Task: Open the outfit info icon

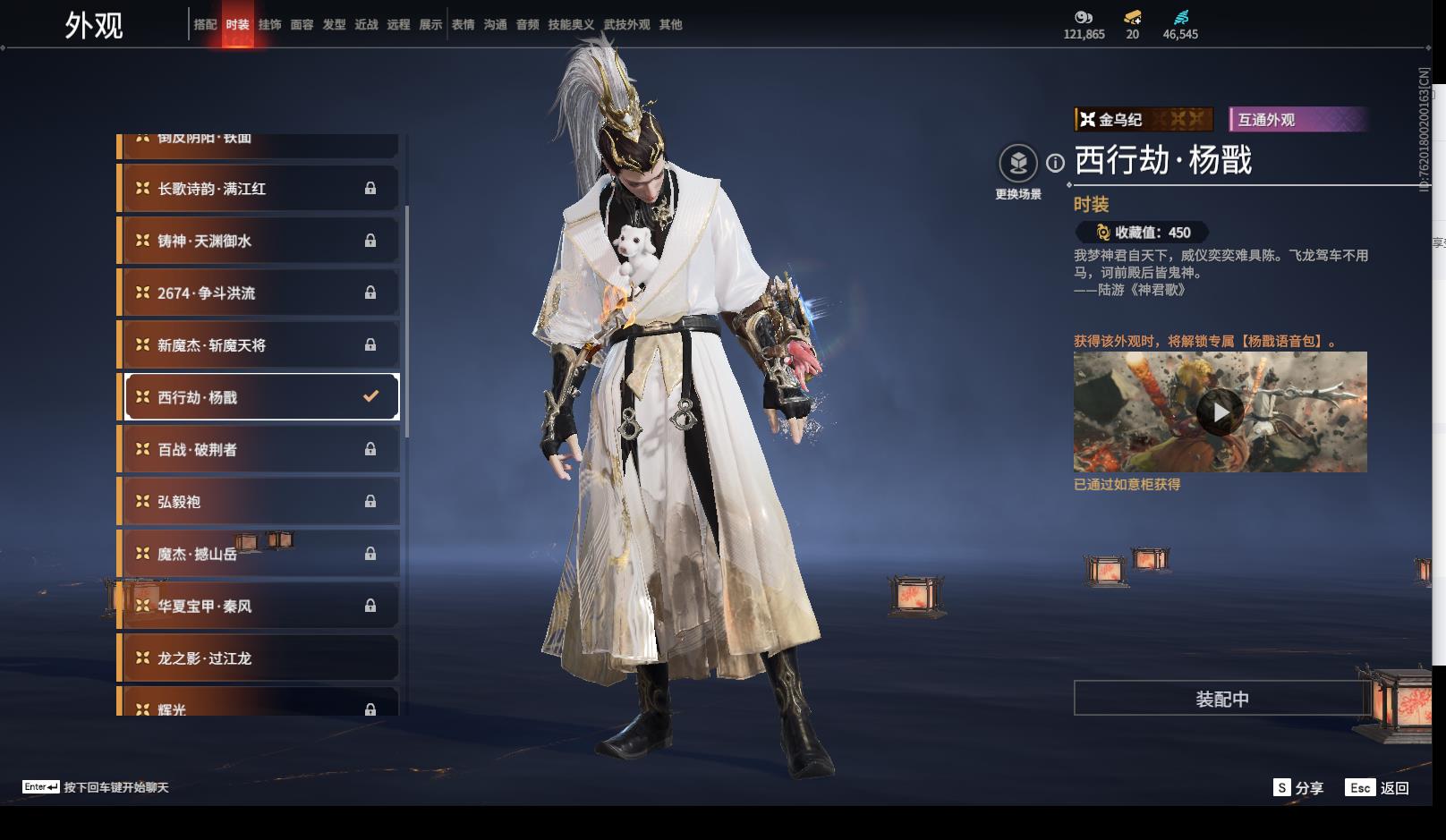Action: click(x=1056, y=163)
